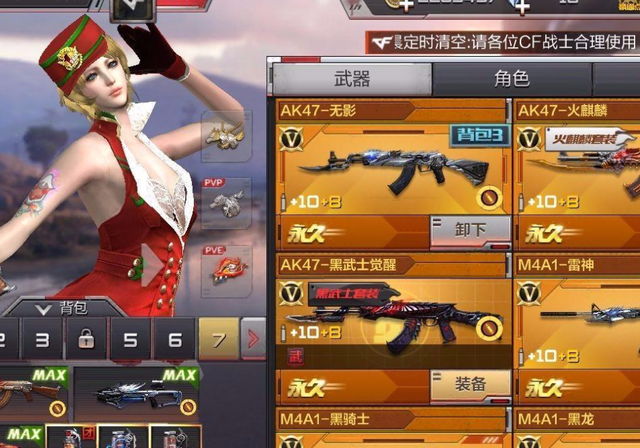Select backpack slot 6
This screenshot has height=448, width=640.
click(x=174, y=340)
